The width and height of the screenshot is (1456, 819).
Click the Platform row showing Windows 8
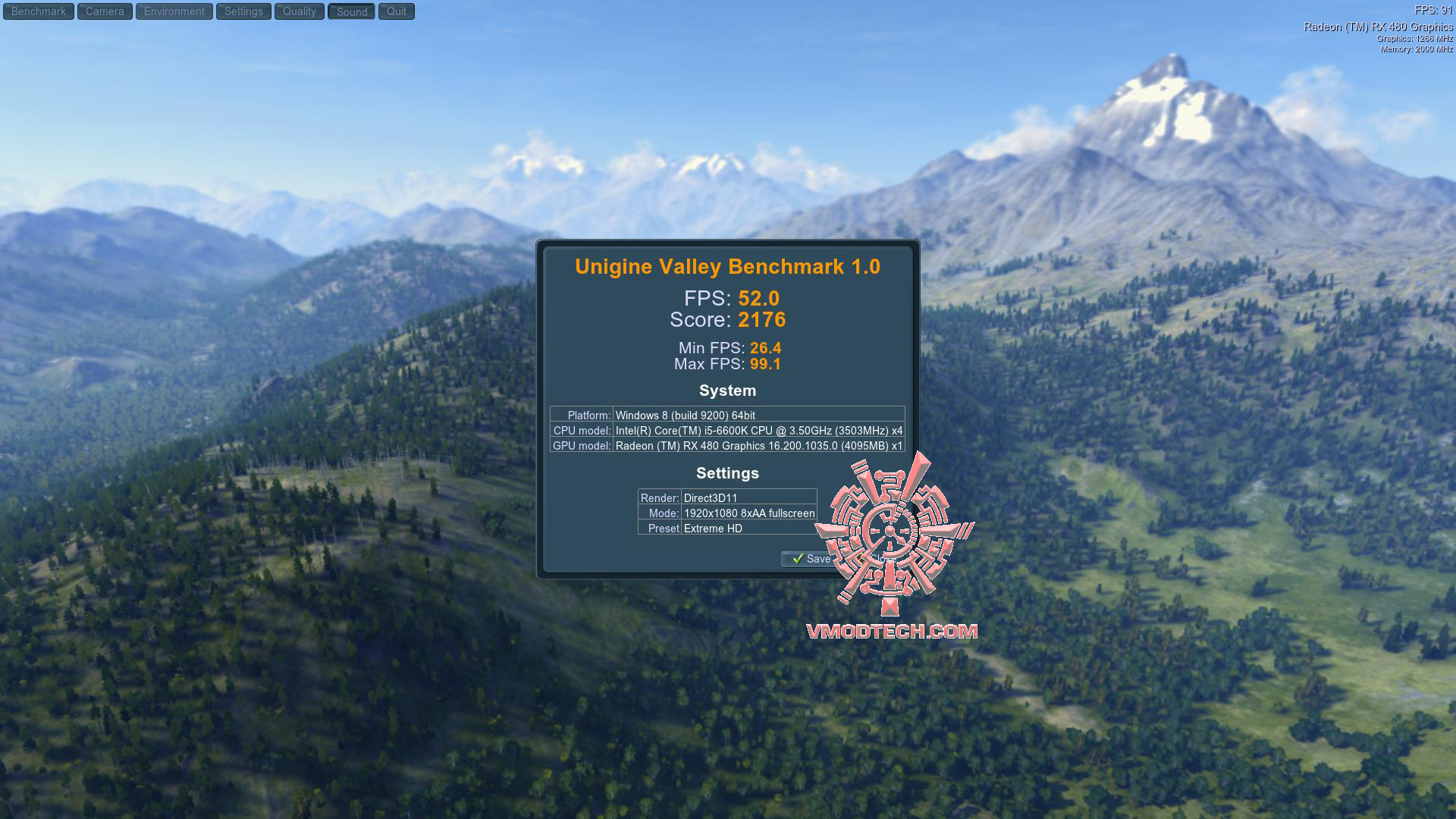coord(727,415)
